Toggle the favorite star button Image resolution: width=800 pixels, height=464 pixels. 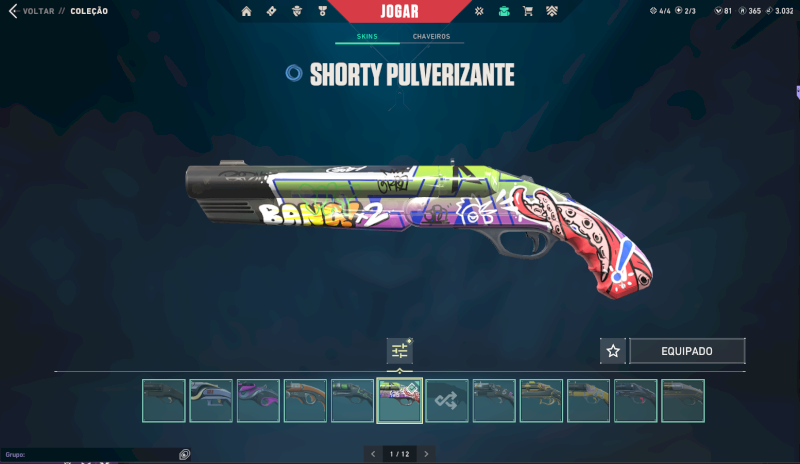(x=613, y=351)
